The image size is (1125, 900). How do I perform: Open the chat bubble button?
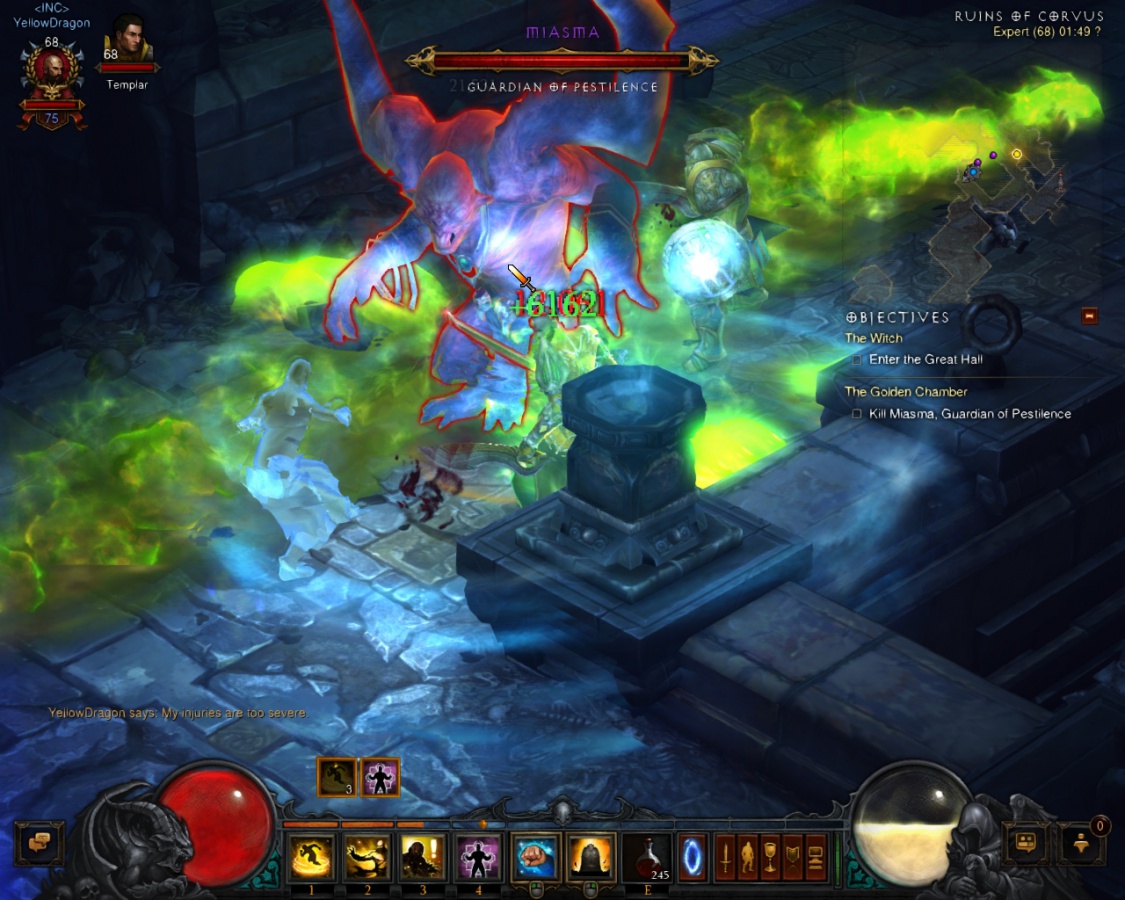click(39, 843)
